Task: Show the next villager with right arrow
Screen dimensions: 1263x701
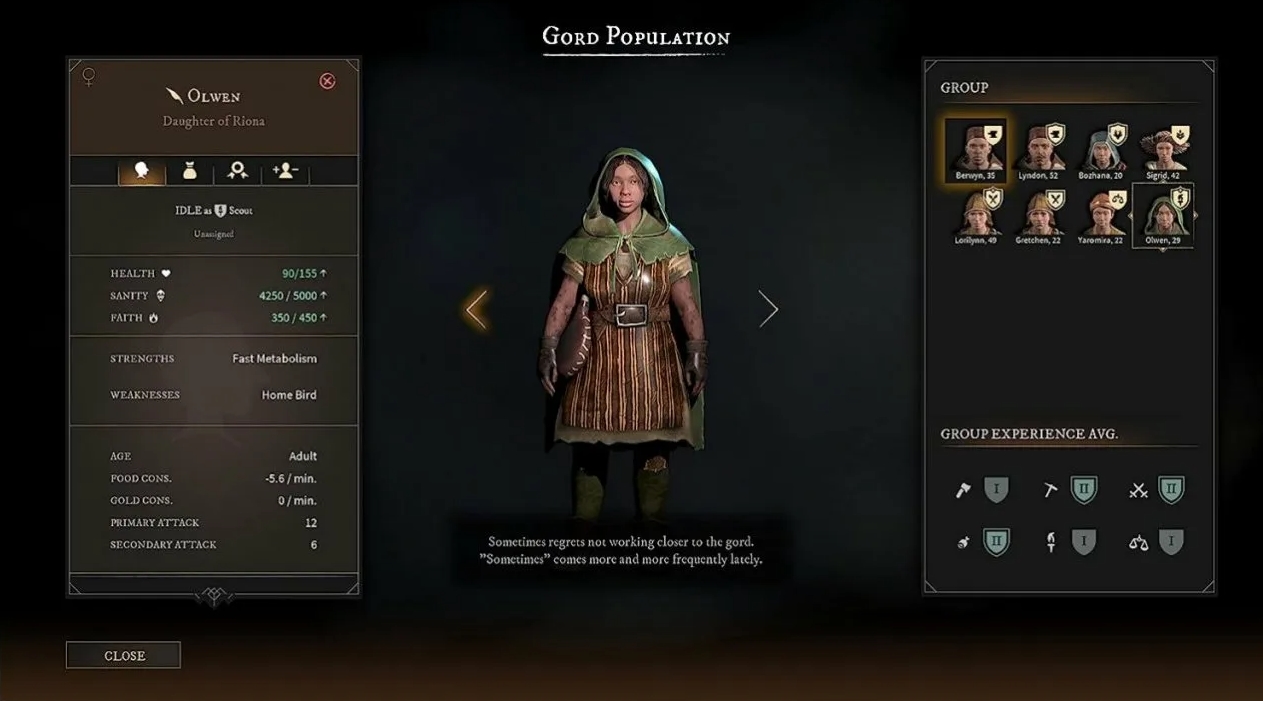Action: (768, 309)
